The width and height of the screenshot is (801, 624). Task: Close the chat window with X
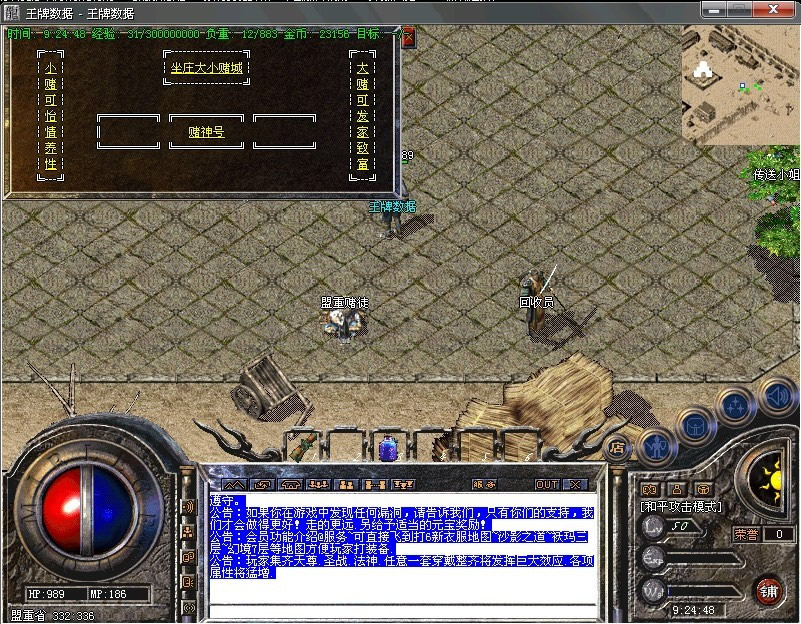[573, 484]
